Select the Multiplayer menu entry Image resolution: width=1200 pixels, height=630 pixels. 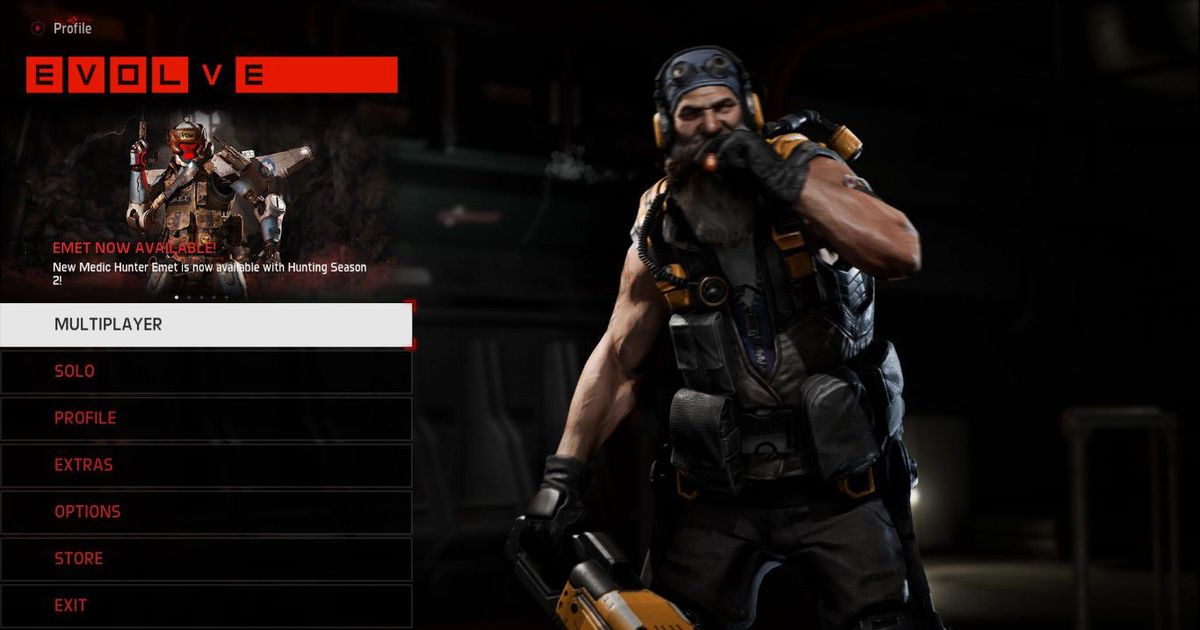click(205, 325)
